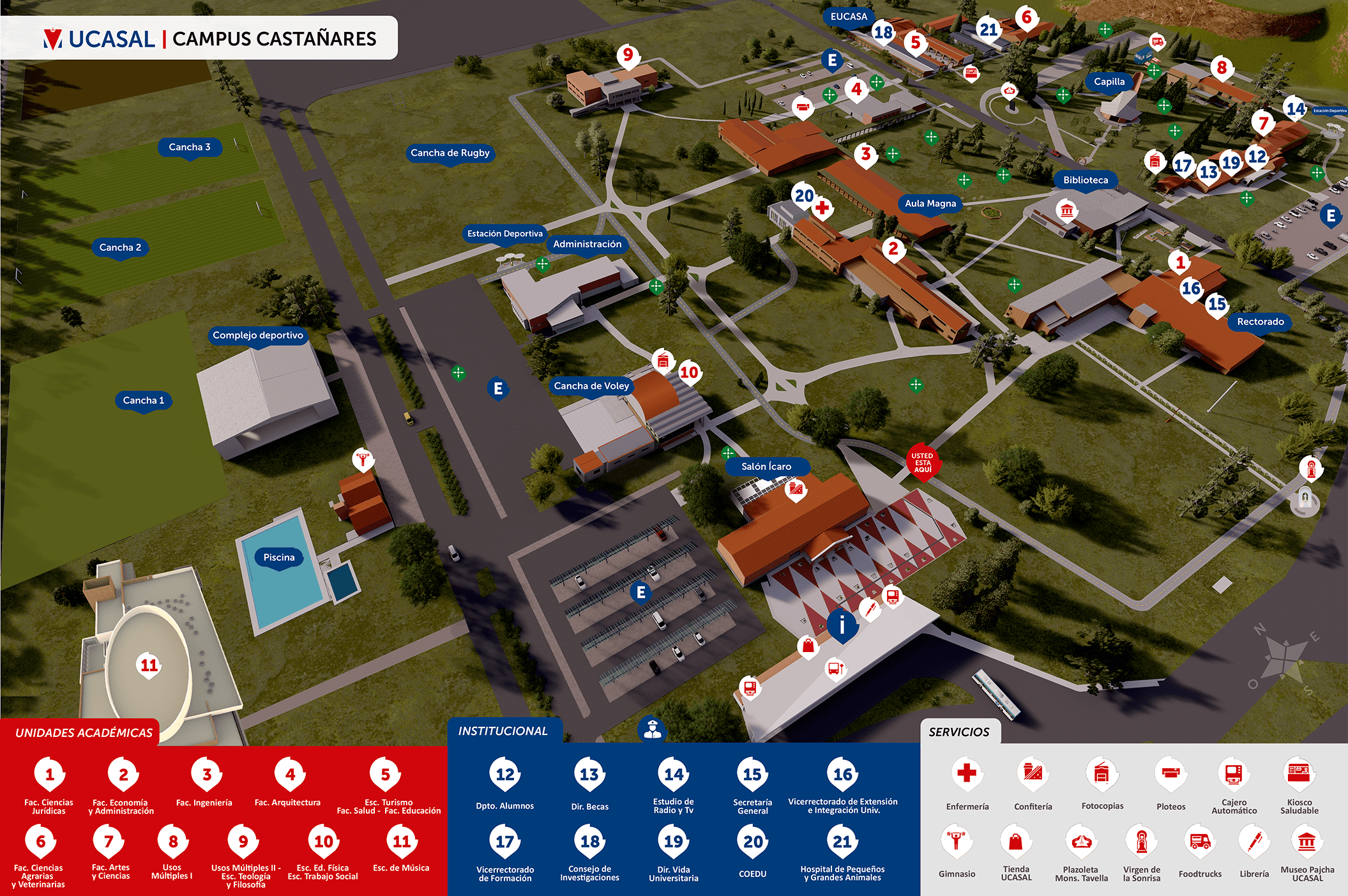Select the Complejo deportivo label
This screenshot has height=896, width=1348.
[258, 335]
